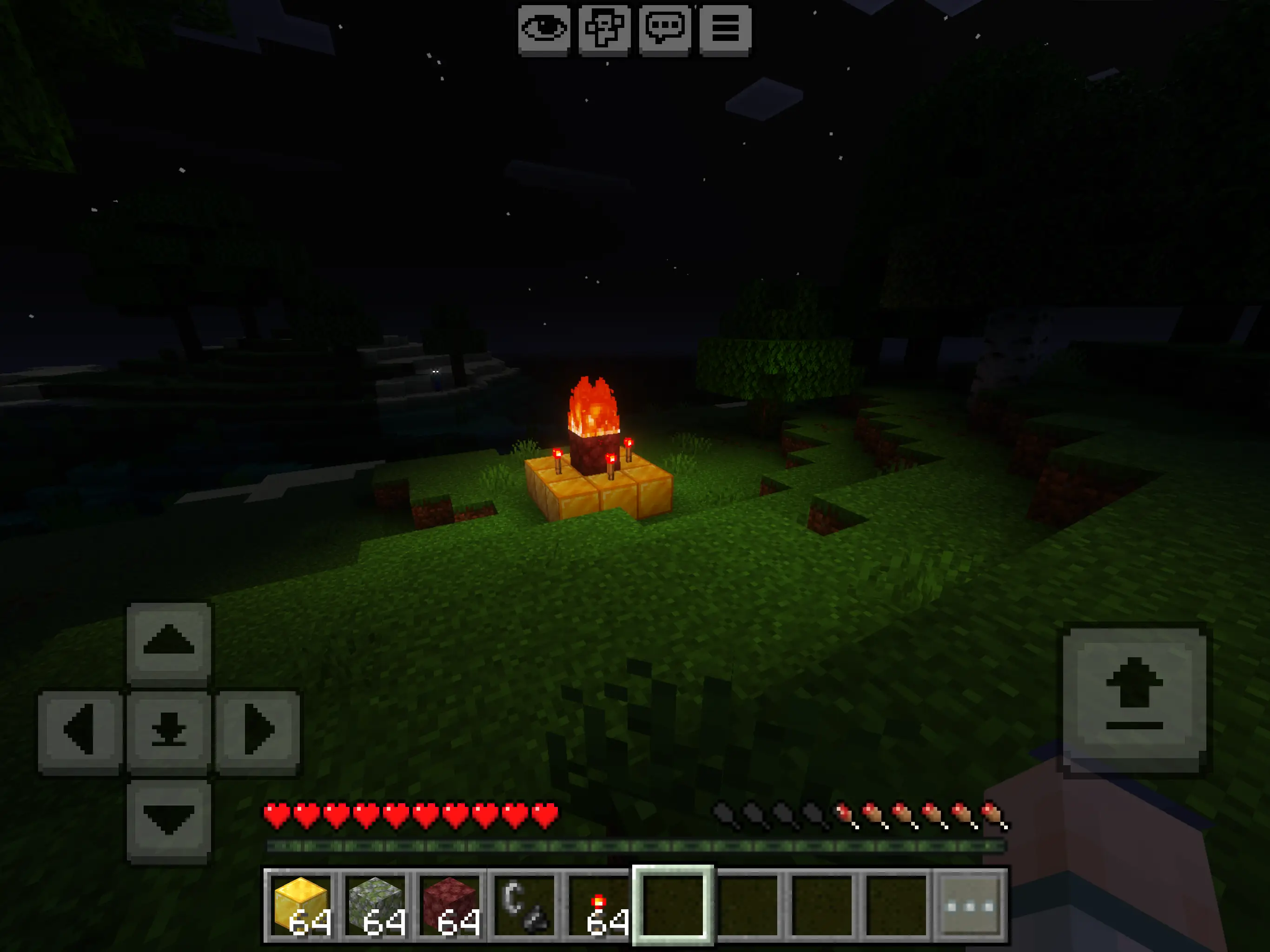Viewport: 1270px width, 952px height.
Task: Tap the move forward arrow
Action: coord(169,641)
